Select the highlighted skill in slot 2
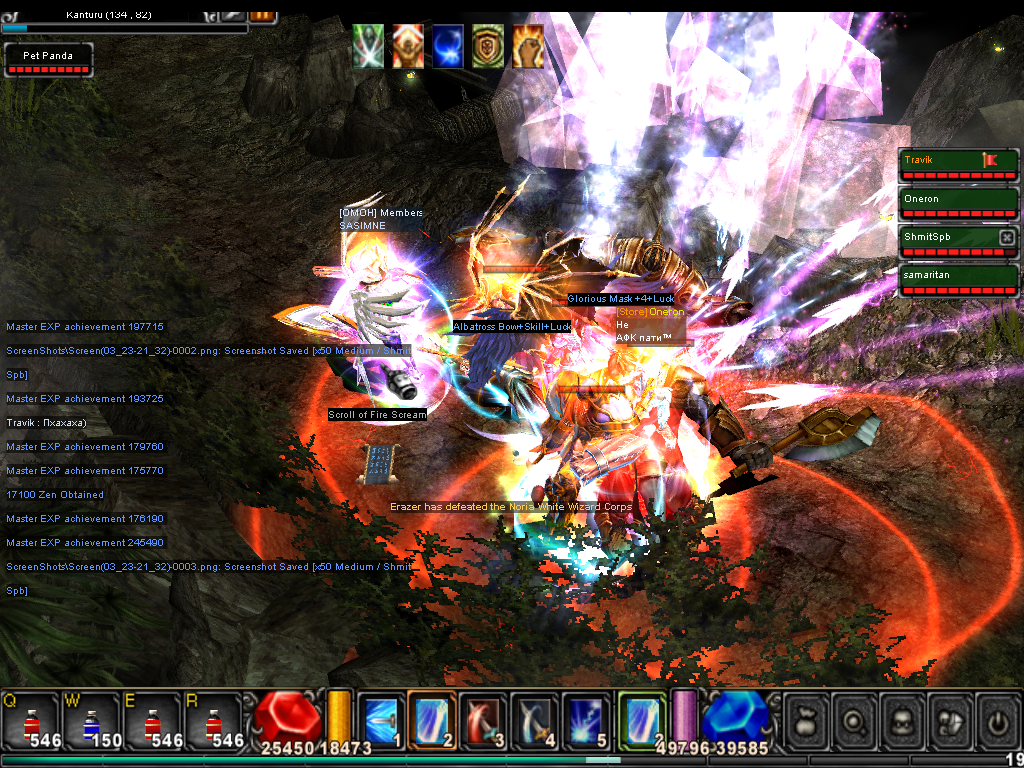1024x768 pixels. tap(432, 719)
